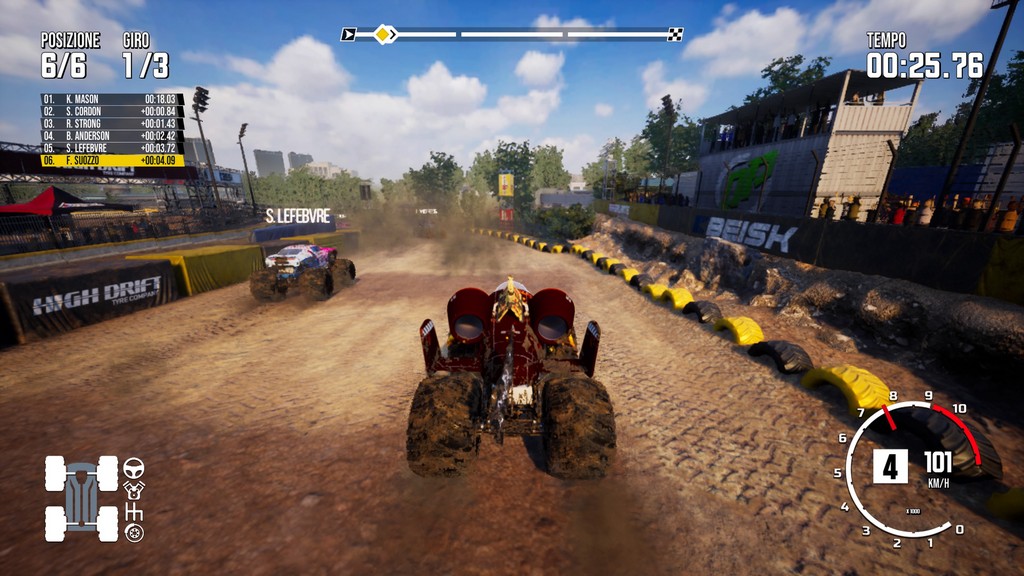
Task: Click the engine damage indicator icon
Action: point(133,489)
